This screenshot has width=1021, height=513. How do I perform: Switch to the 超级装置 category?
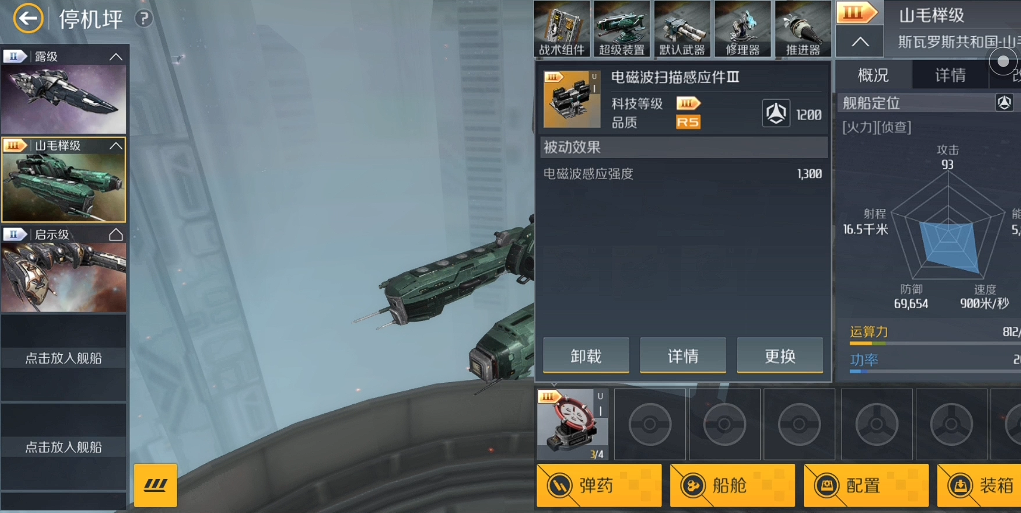[622, 29]
